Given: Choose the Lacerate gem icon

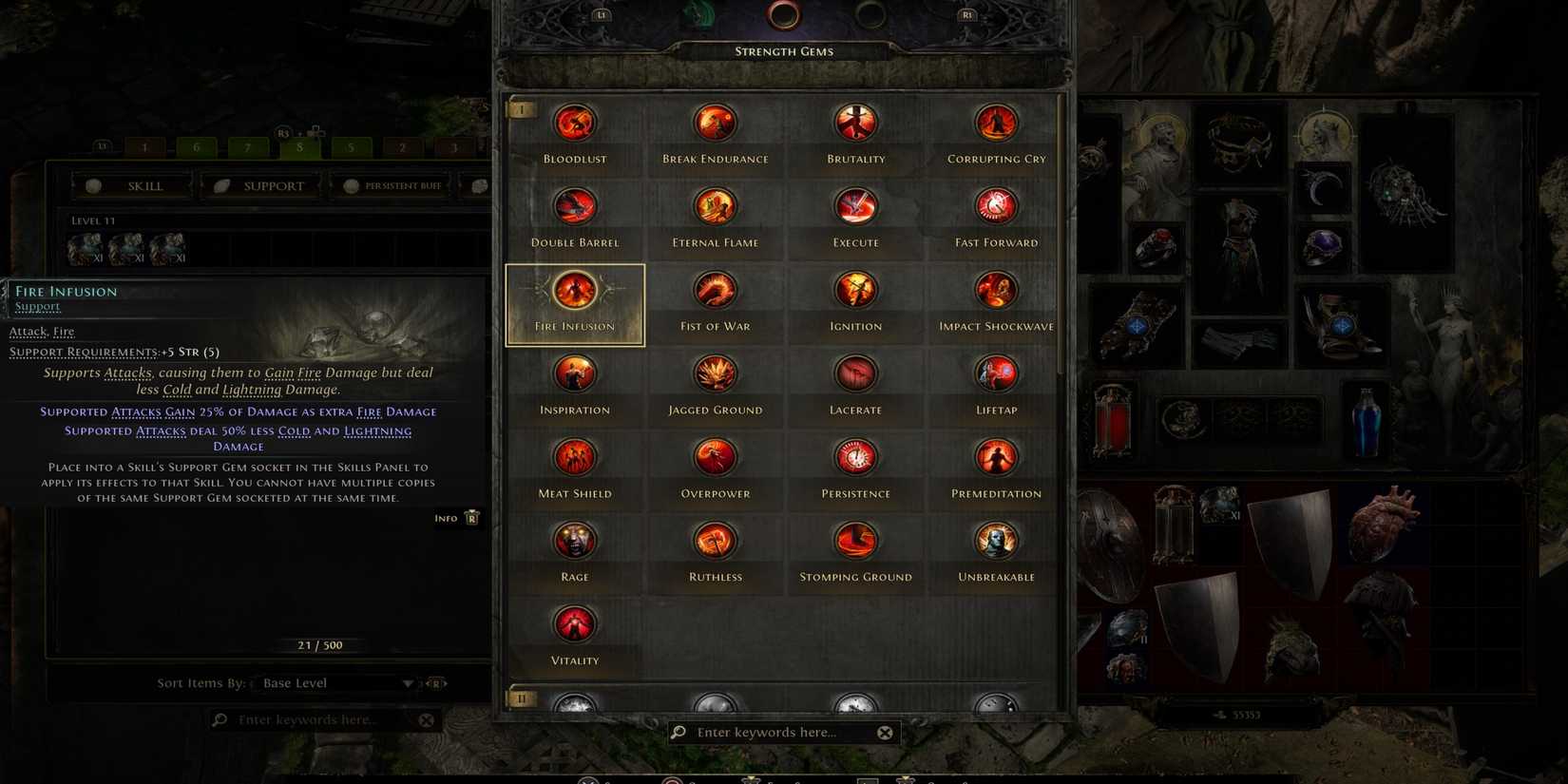Looking at the screenshot, I should [855, 373].
